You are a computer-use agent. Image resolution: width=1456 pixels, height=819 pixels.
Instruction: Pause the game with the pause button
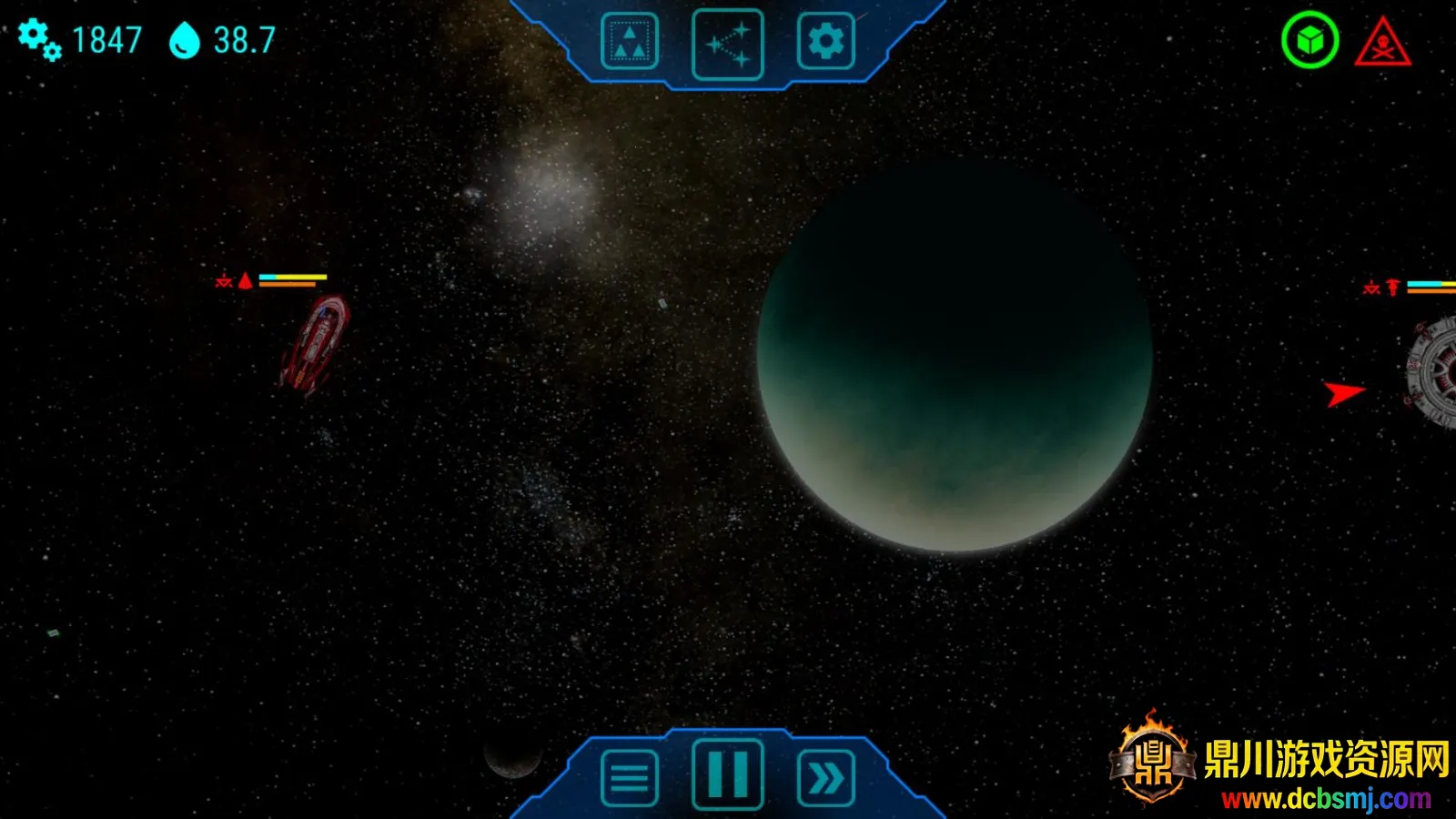coord(727,775)
